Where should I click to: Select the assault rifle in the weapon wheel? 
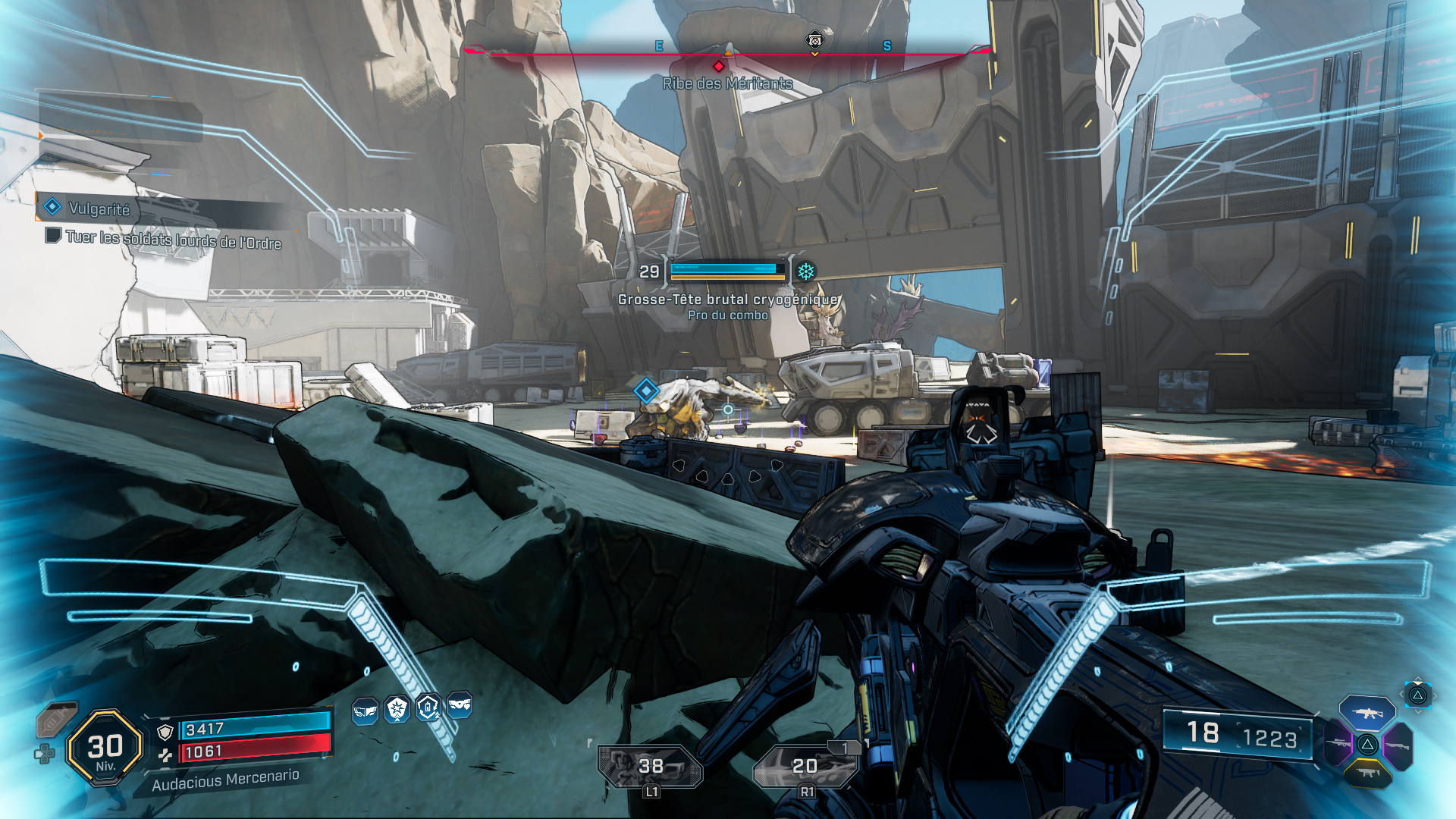click(x=1367, y=714)
